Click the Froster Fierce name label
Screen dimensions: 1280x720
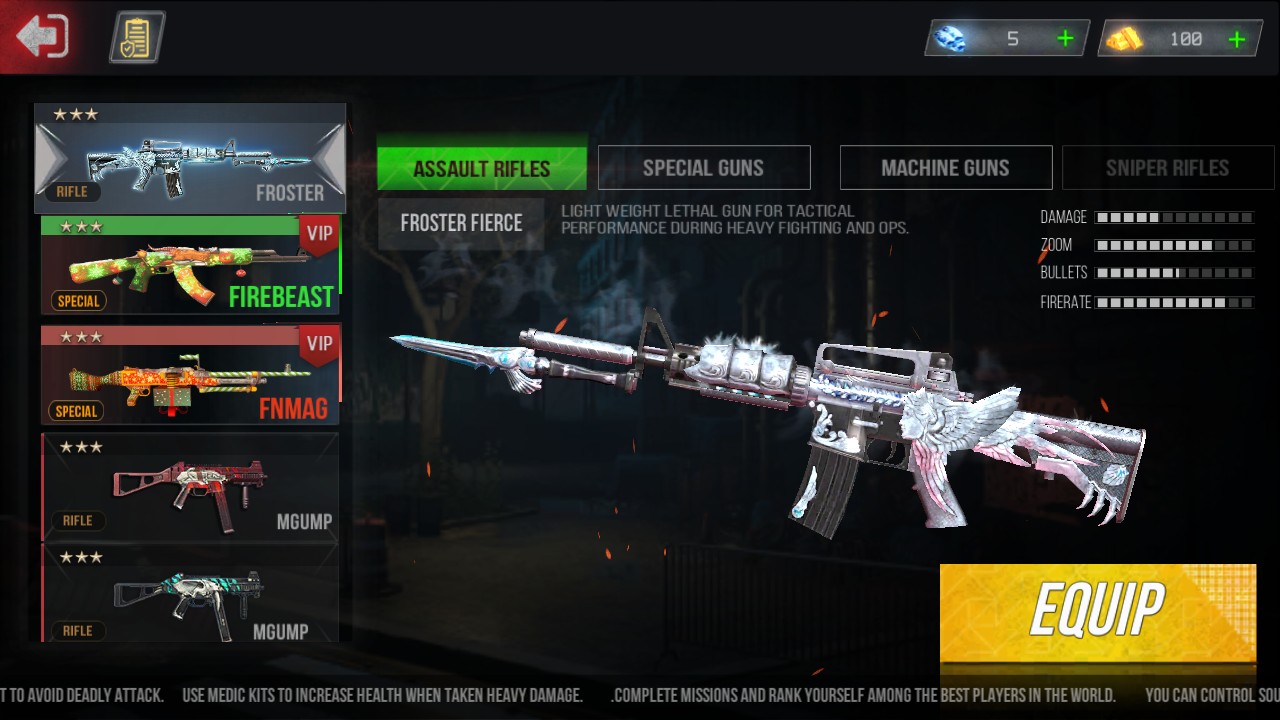pyautogui.click(x=461, y=223)
